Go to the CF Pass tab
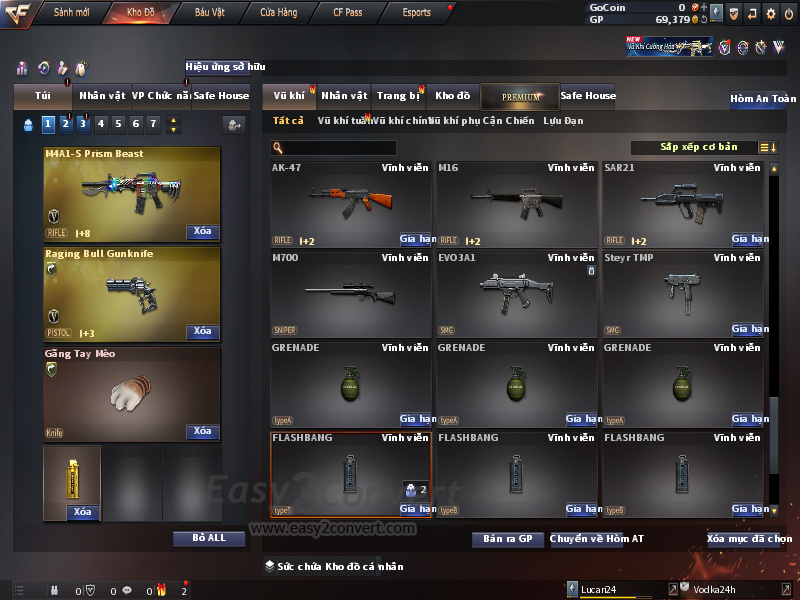 pyautogui.click(x=348, y=13)
